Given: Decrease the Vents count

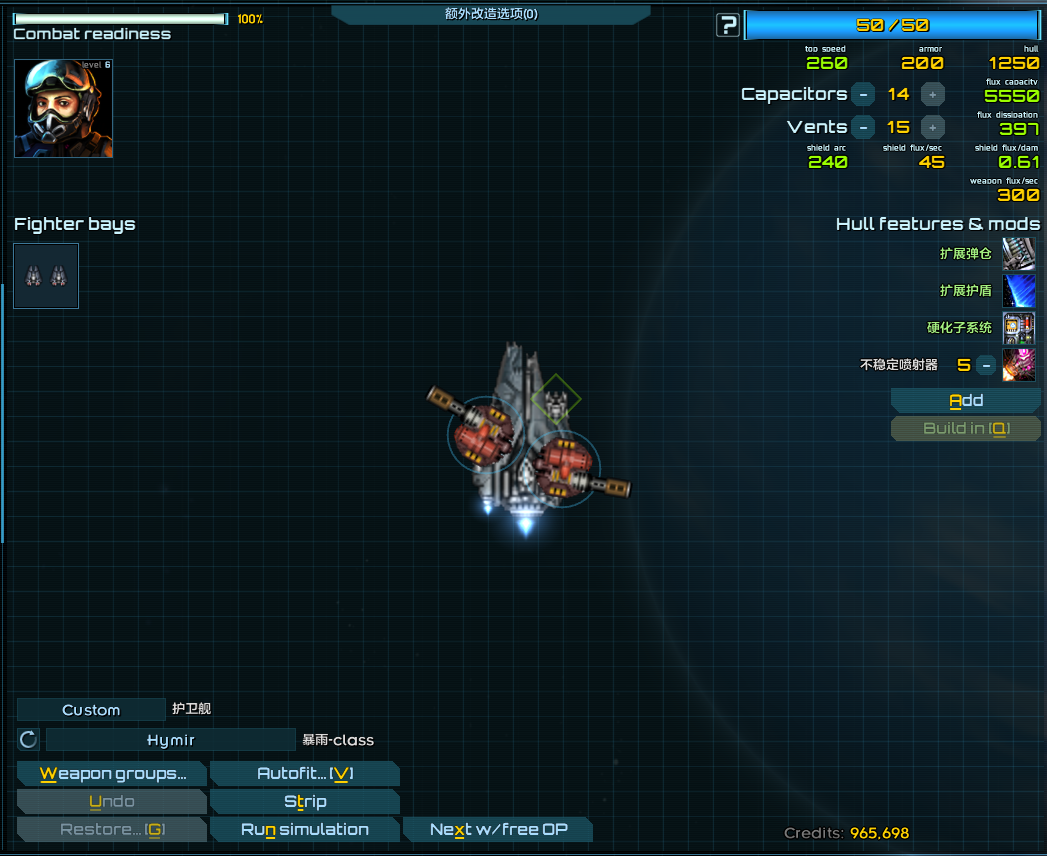Looking at the screenshot, I should (x=863, y=127).
